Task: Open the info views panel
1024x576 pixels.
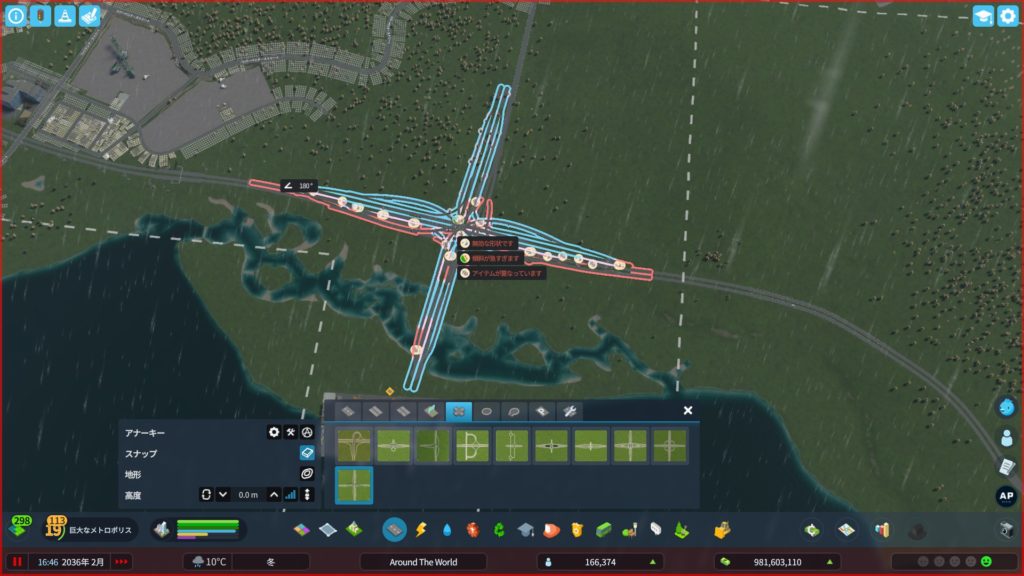Action: point(16,16)
